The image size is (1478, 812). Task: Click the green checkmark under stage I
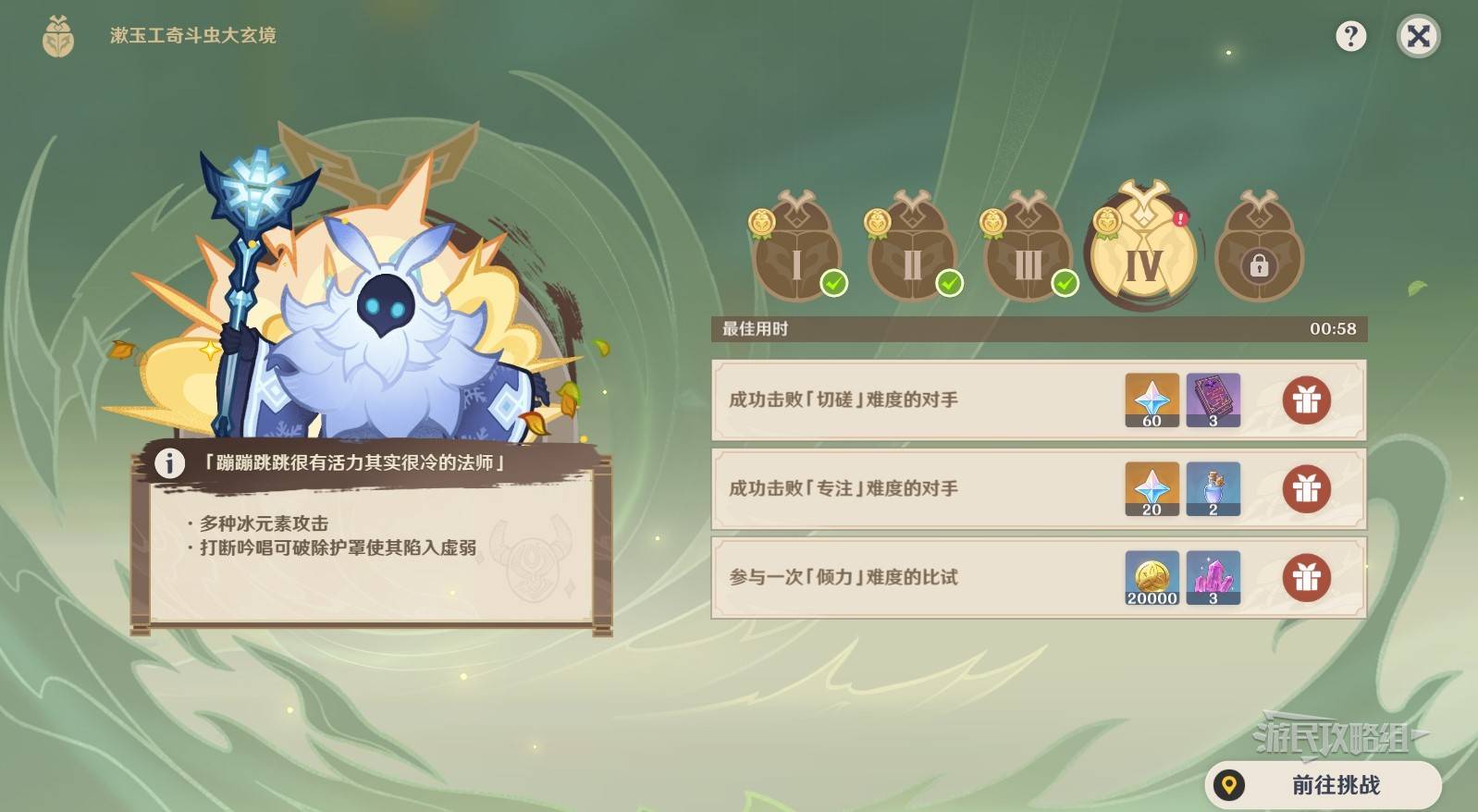click(835, 282)
